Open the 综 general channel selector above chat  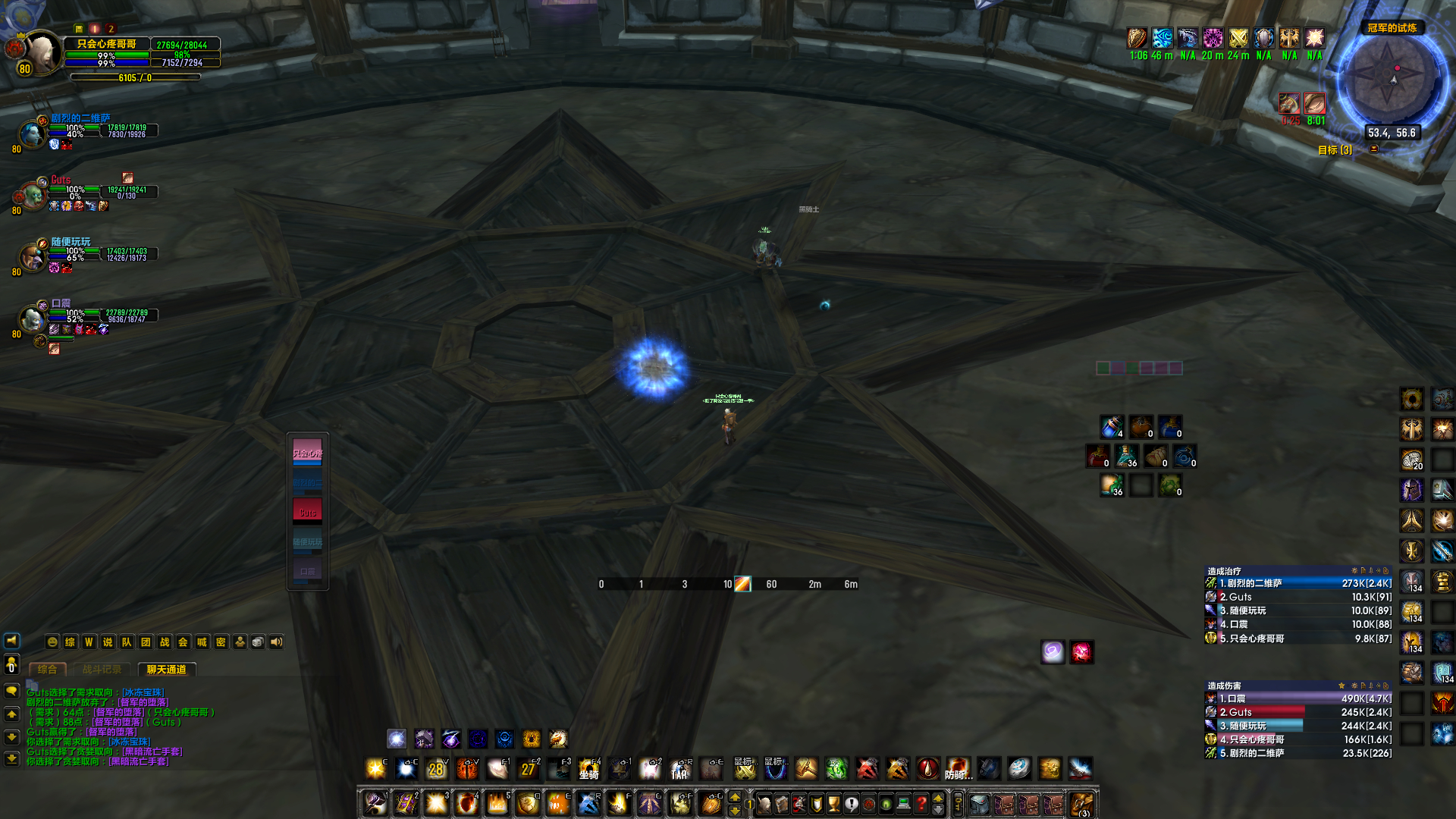(x=70, y=642)
